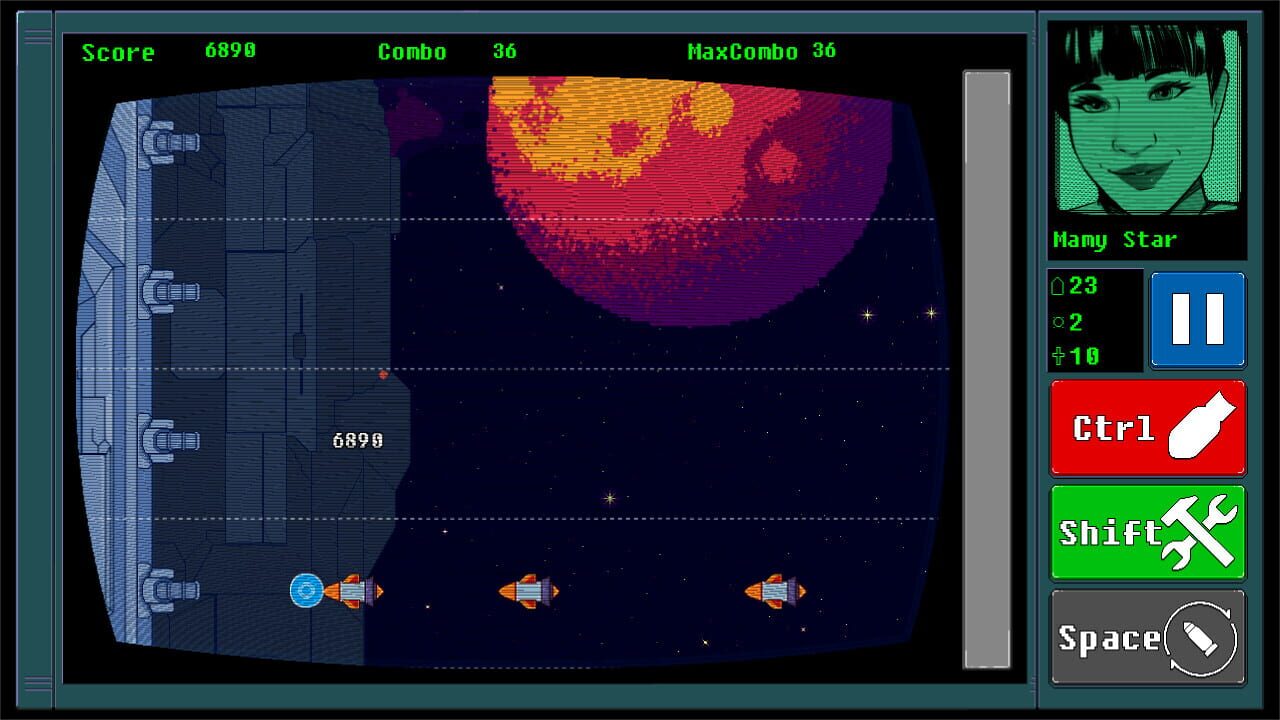Click the Combo counter showing 36
This screenshot has height=720, width=1280.
[505, 49]
